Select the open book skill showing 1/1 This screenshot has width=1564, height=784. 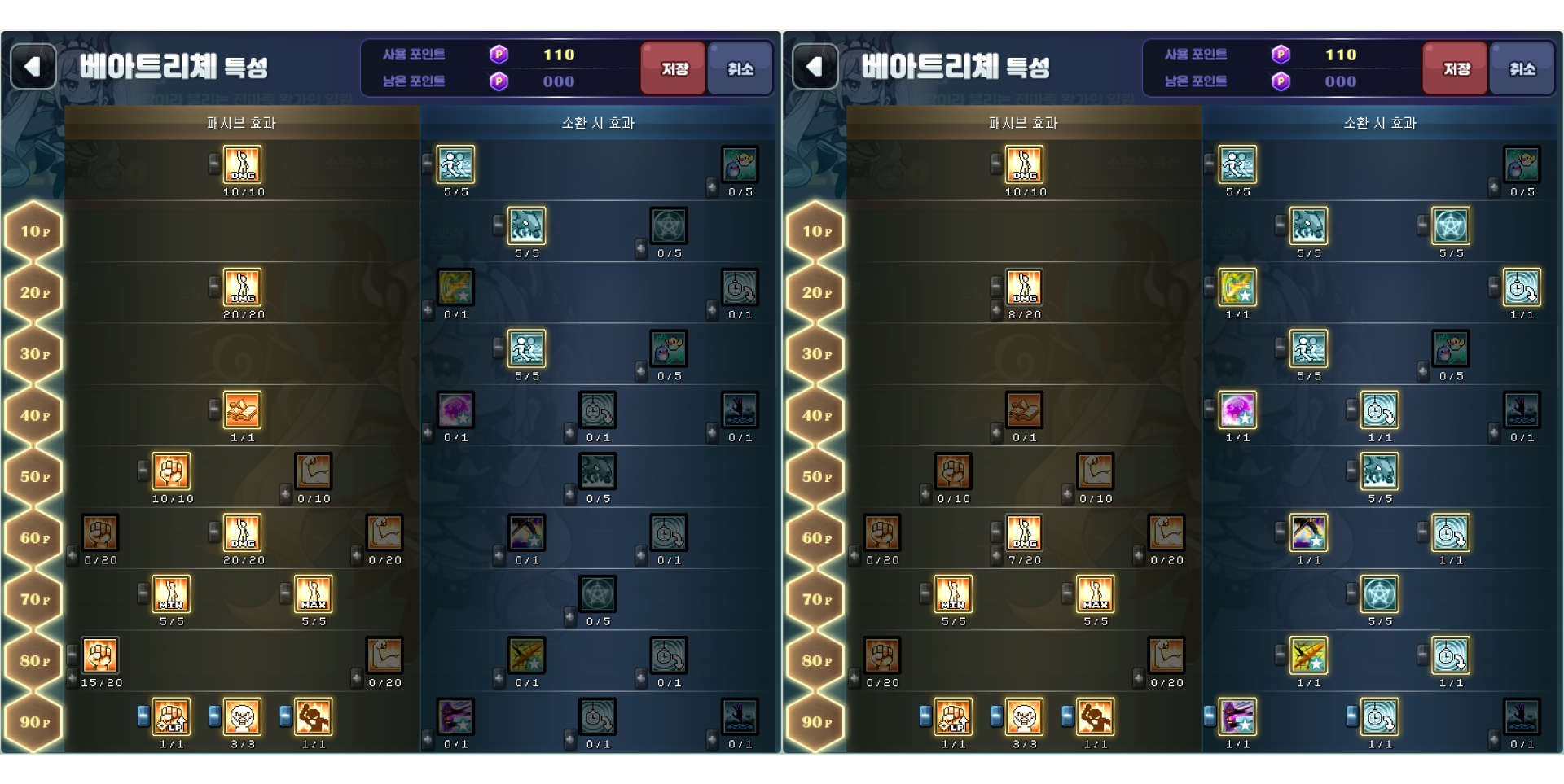pyautogui.click(x=242, y=410)
